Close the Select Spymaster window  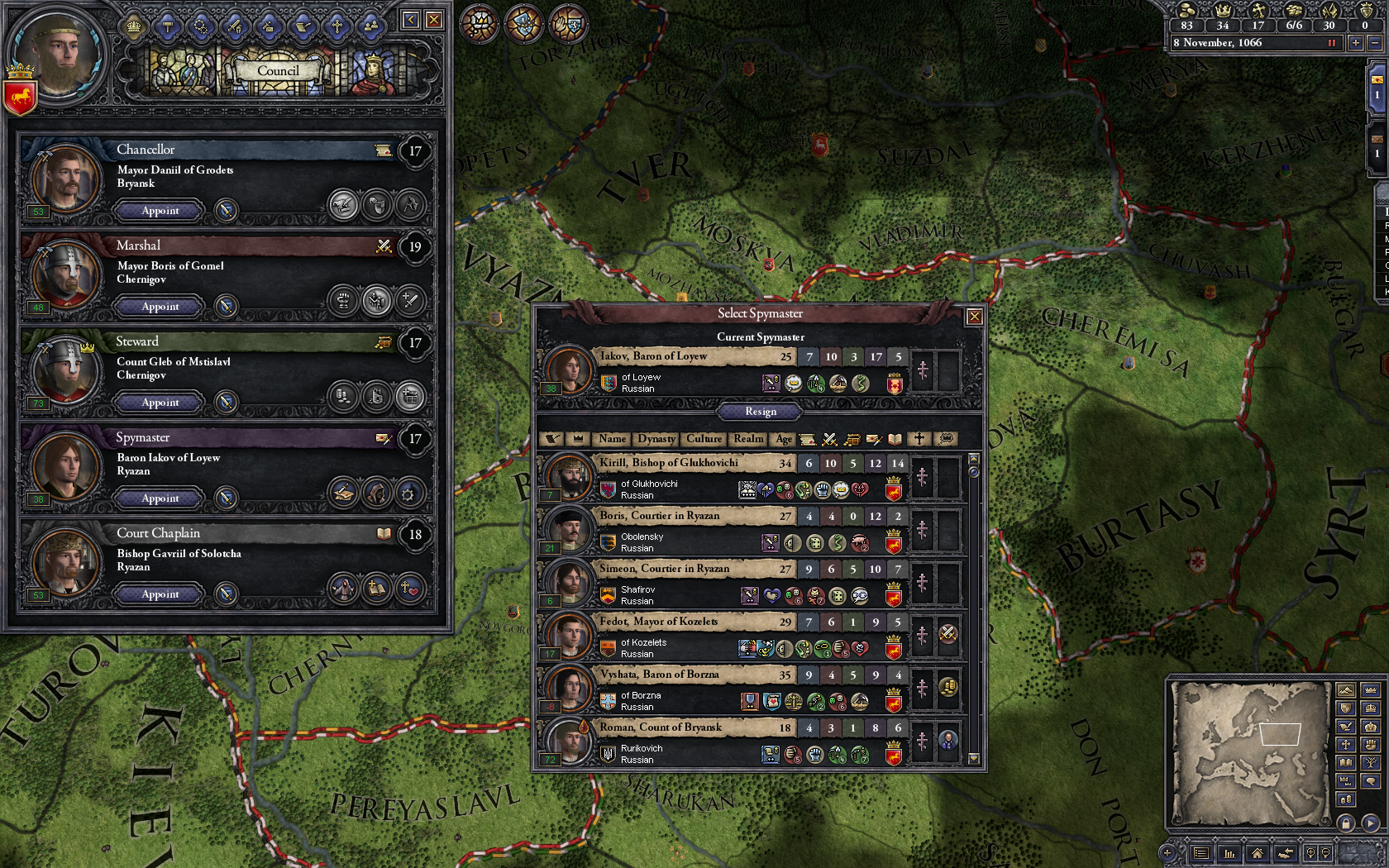click(x=974, y=316)
